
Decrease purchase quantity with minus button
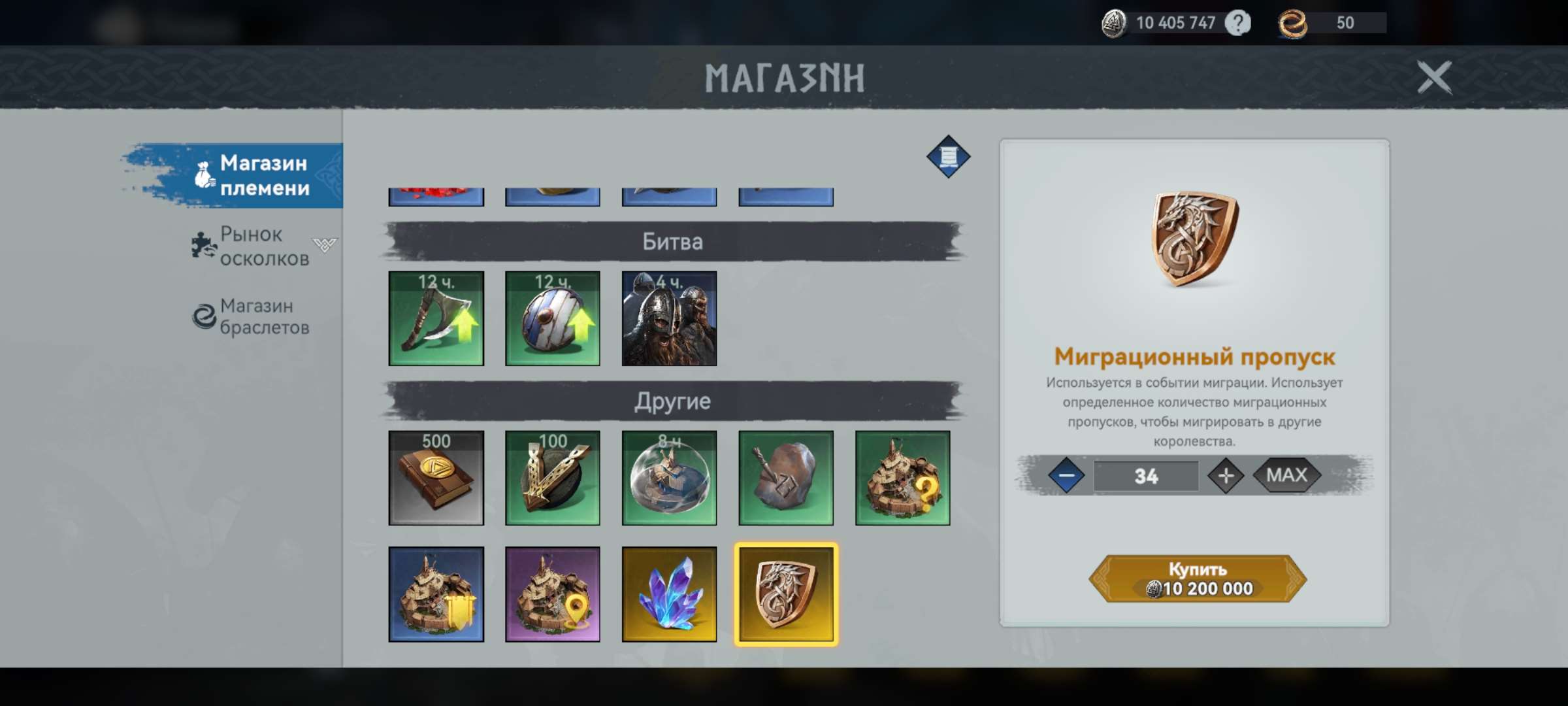click(1066, 476)
